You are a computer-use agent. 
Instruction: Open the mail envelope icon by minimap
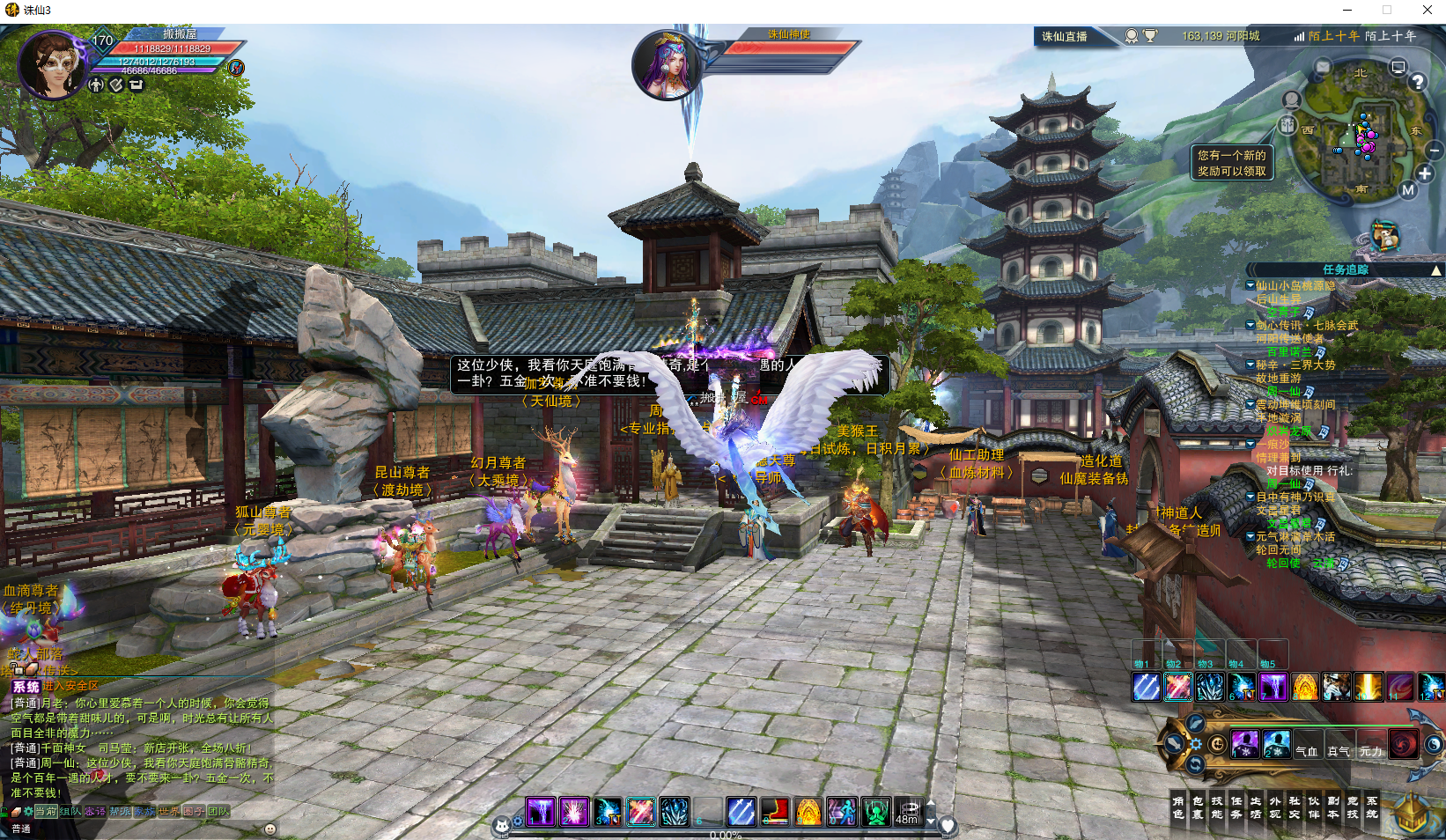[1323, 67]
